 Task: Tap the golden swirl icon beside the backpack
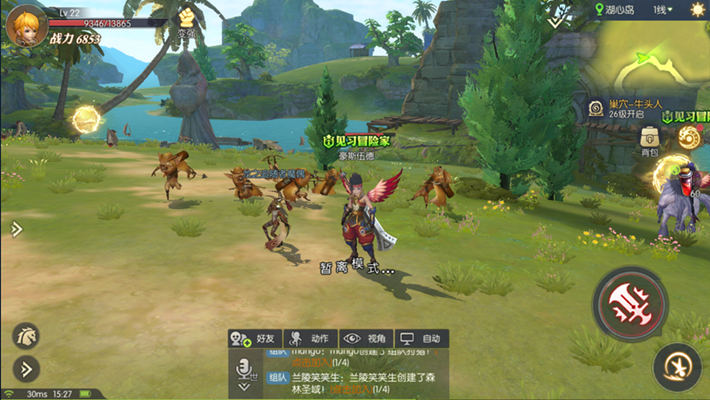tap(688, 139)
